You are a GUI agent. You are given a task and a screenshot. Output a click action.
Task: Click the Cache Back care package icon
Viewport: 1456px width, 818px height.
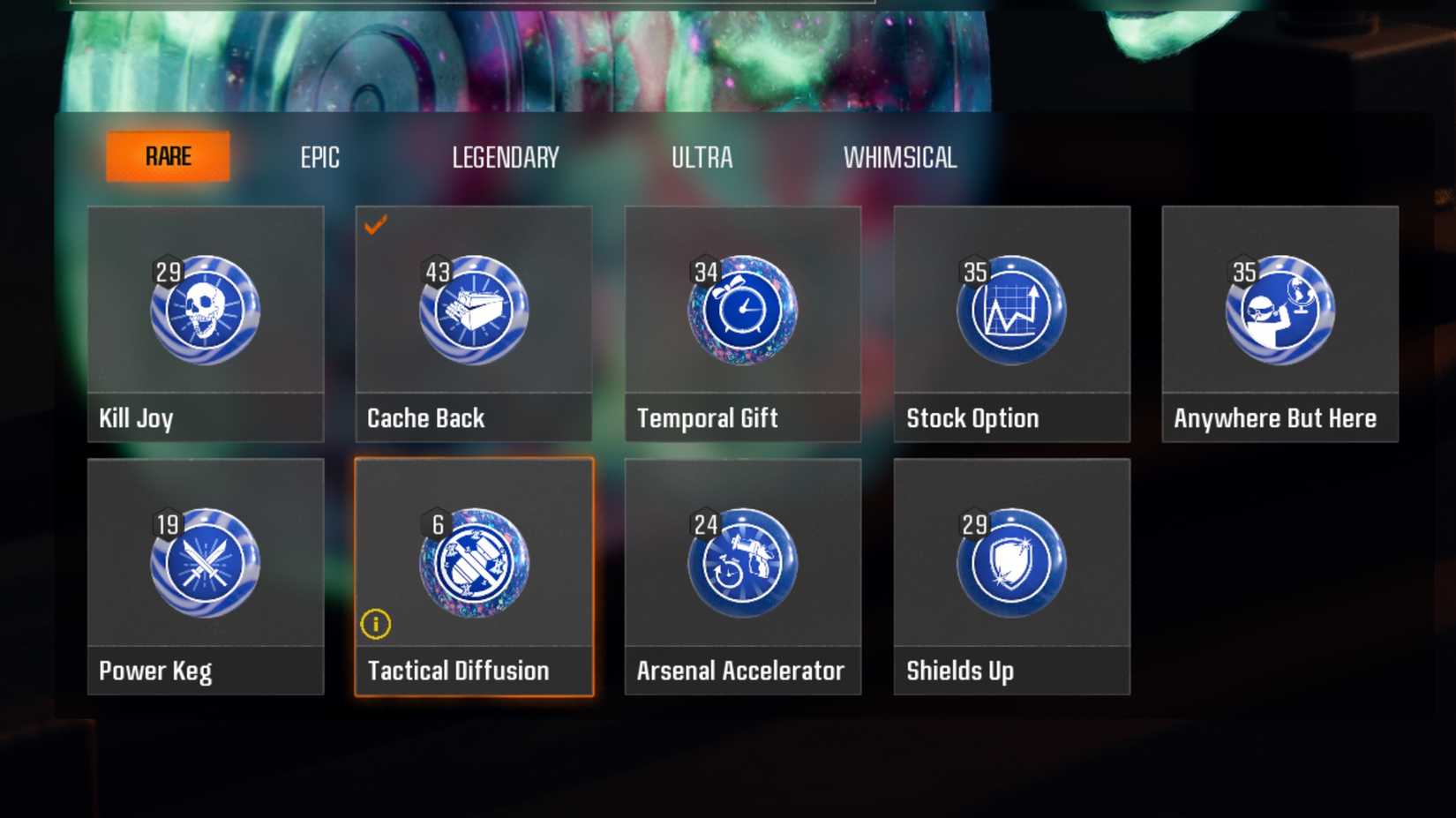[474, 311]
